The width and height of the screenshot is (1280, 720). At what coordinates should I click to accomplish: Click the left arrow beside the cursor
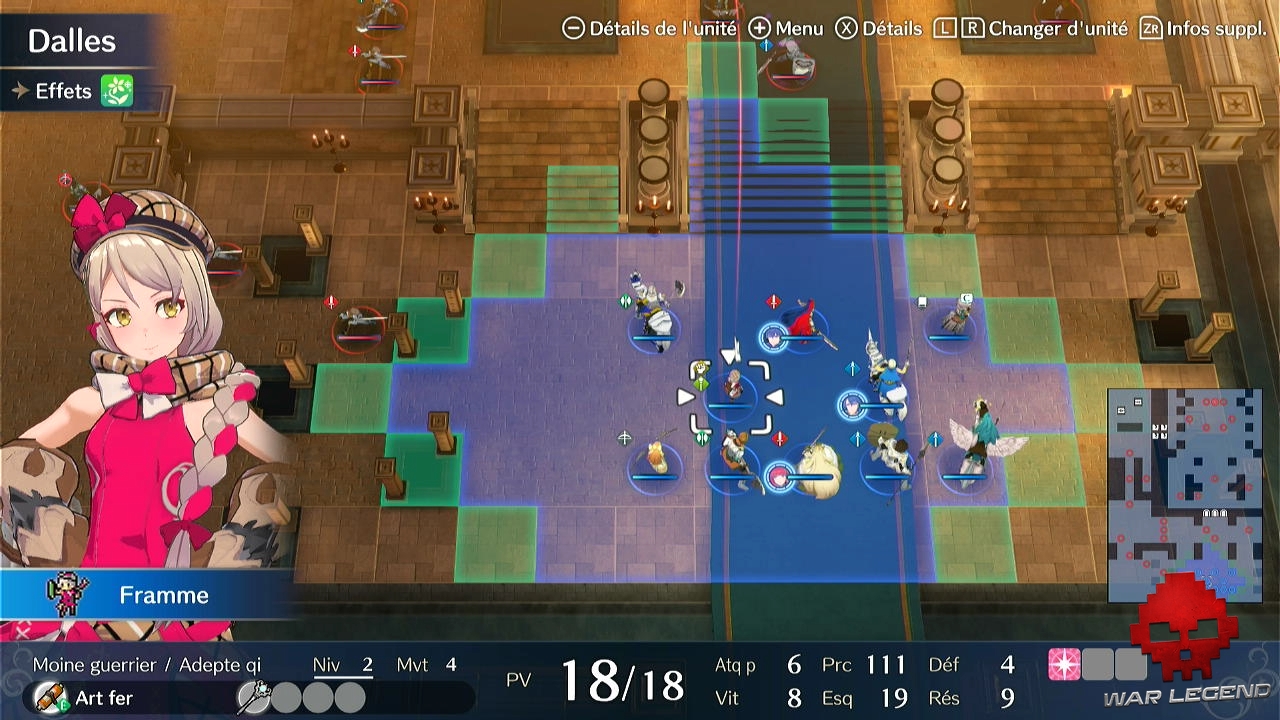tap(685, 396)
